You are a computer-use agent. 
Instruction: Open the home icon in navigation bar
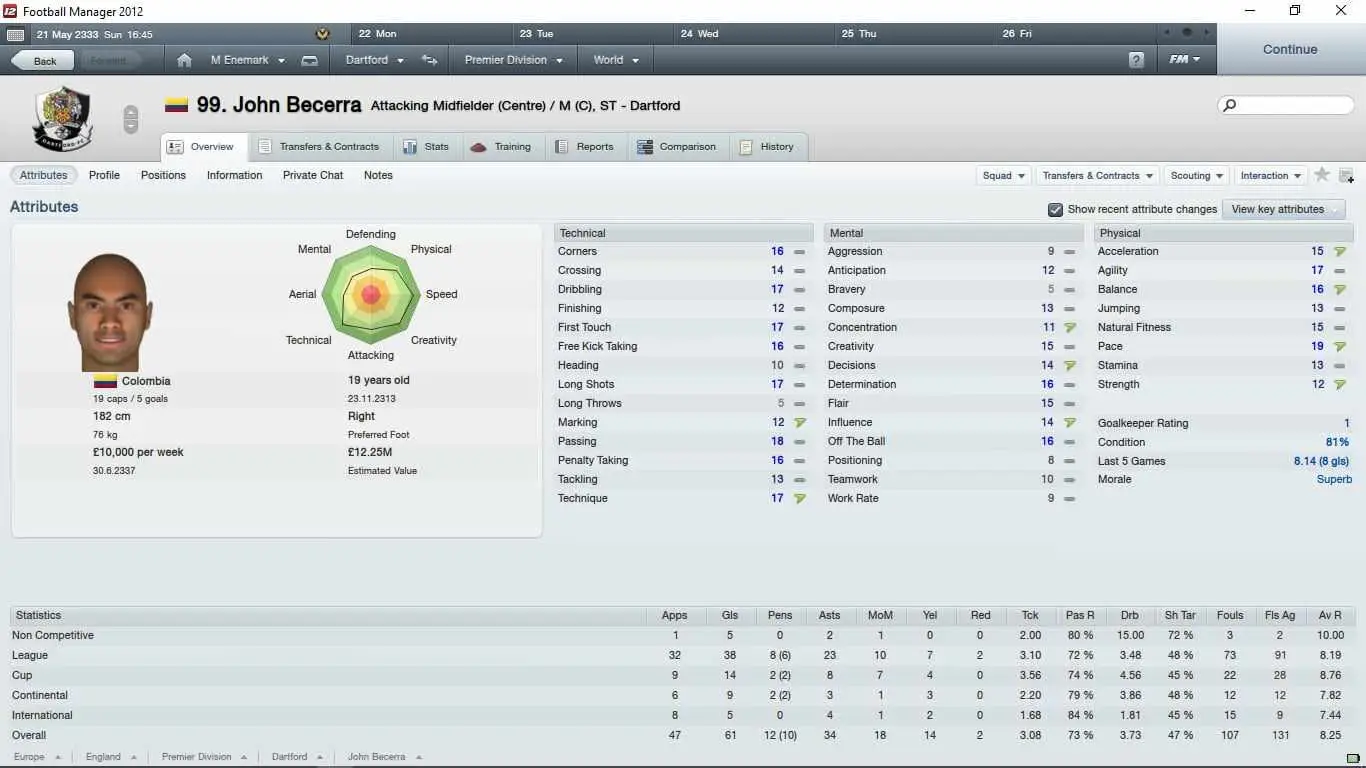coord(184,60)
